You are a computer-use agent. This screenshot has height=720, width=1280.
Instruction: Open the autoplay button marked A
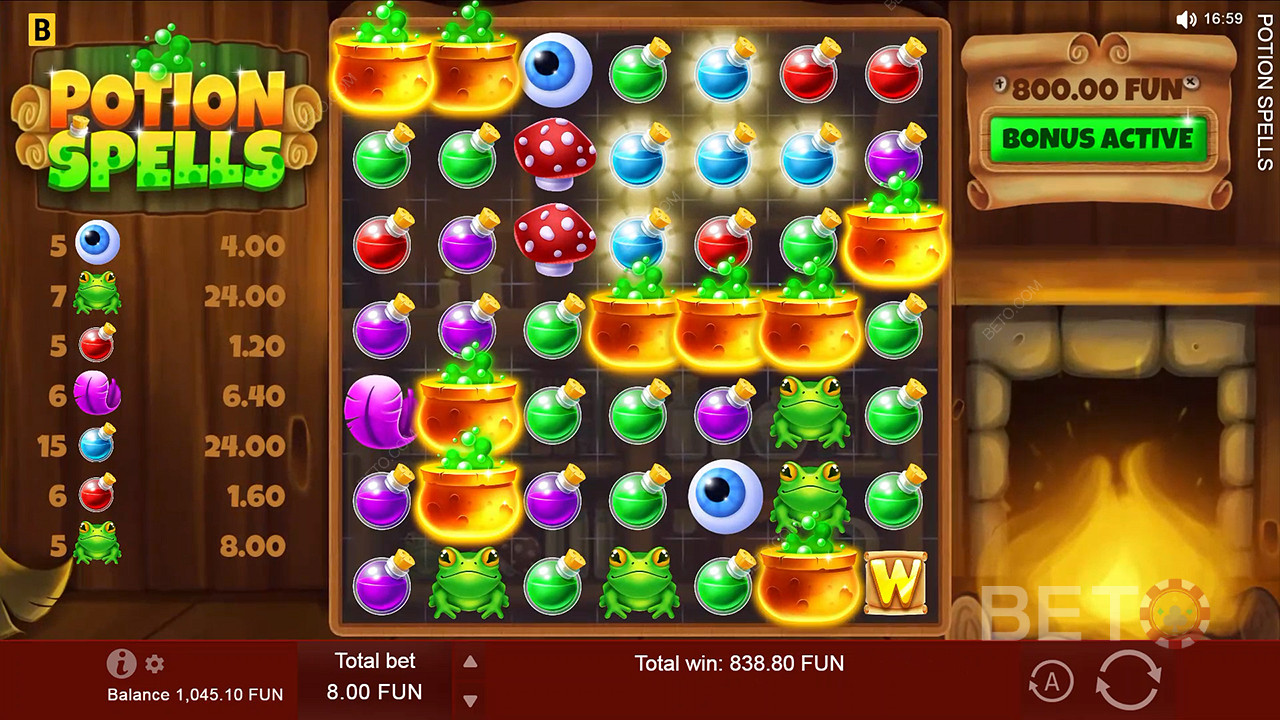[1051, 682]
